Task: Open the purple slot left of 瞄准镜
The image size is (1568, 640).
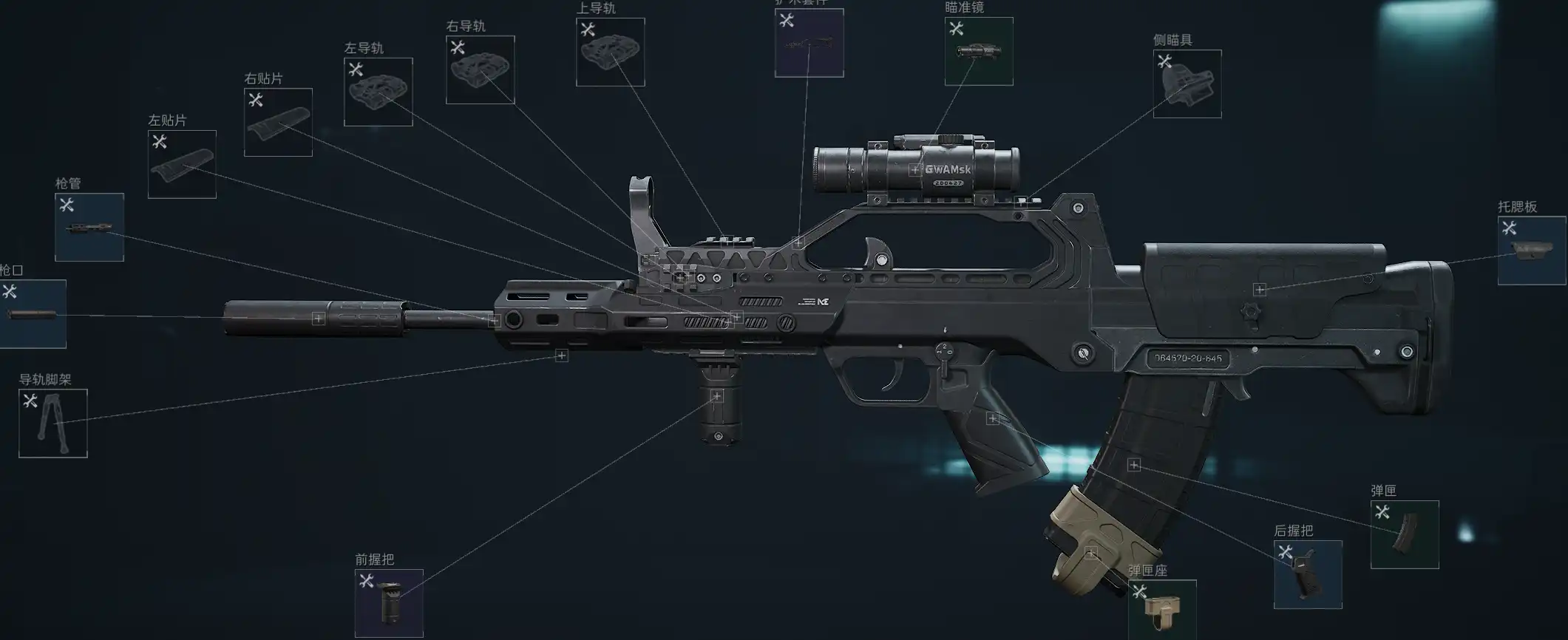Action: (809, 44)
